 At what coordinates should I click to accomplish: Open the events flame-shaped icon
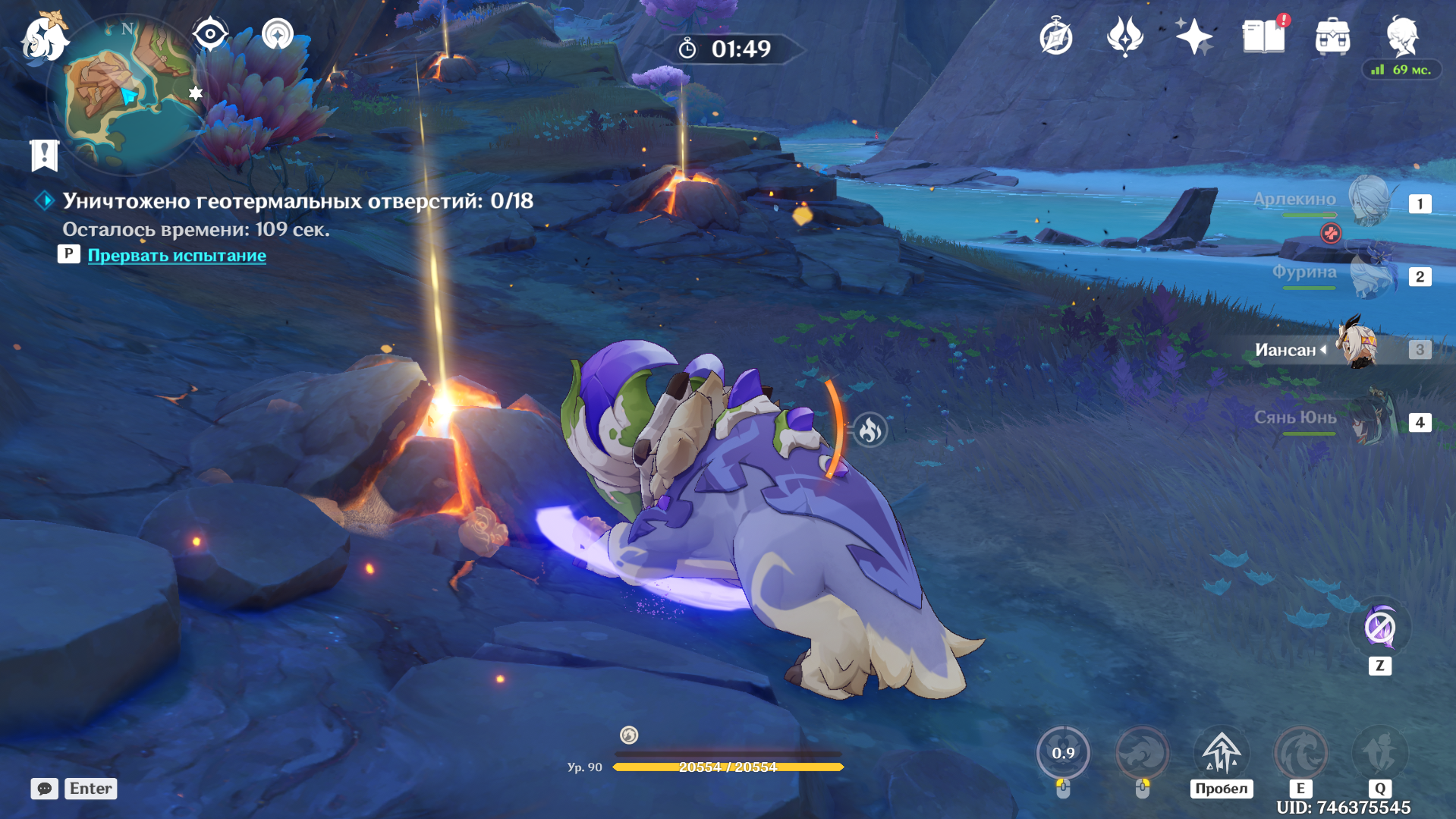pos(1124,36)
